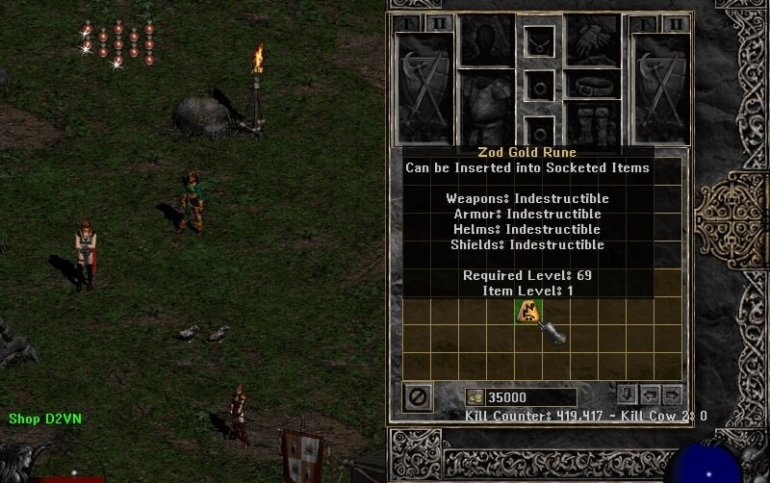770x483 pixels.
Task: Click the left arrow button in the inventory
Action: pyautogui.click(x=650, y=395)
